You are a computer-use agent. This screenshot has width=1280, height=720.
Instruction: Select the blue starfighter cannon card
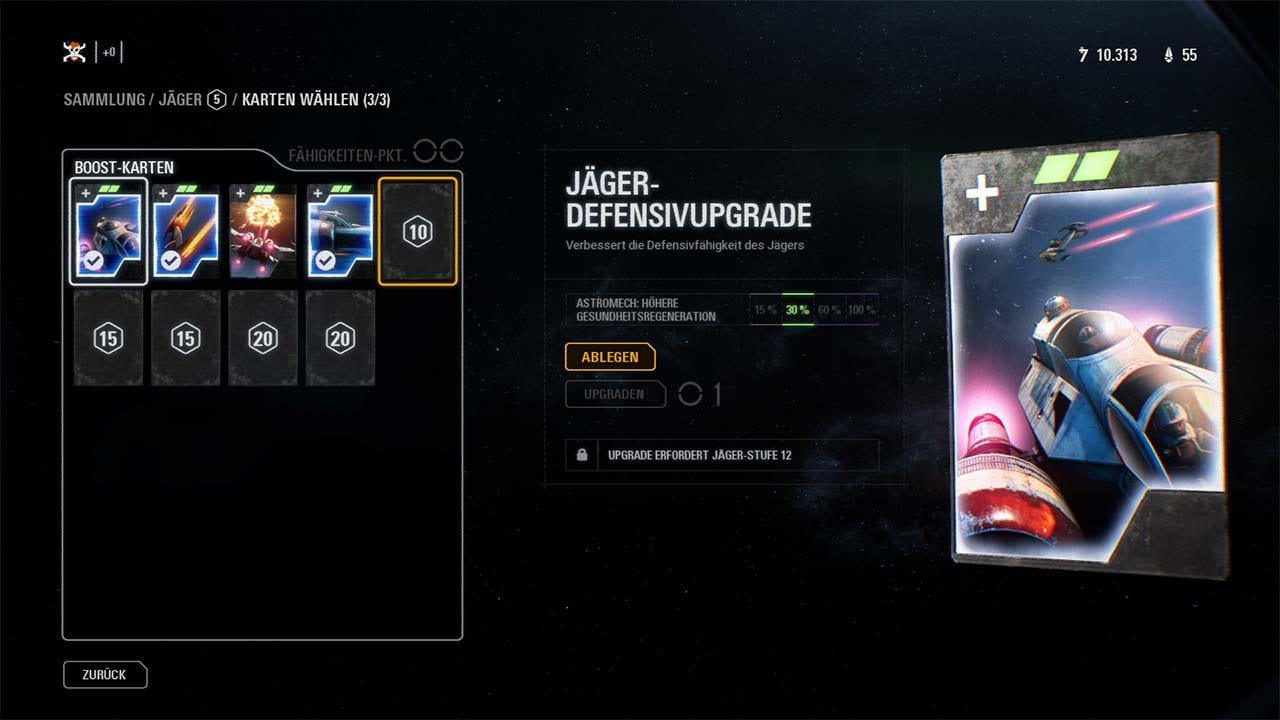click(340, 231)
